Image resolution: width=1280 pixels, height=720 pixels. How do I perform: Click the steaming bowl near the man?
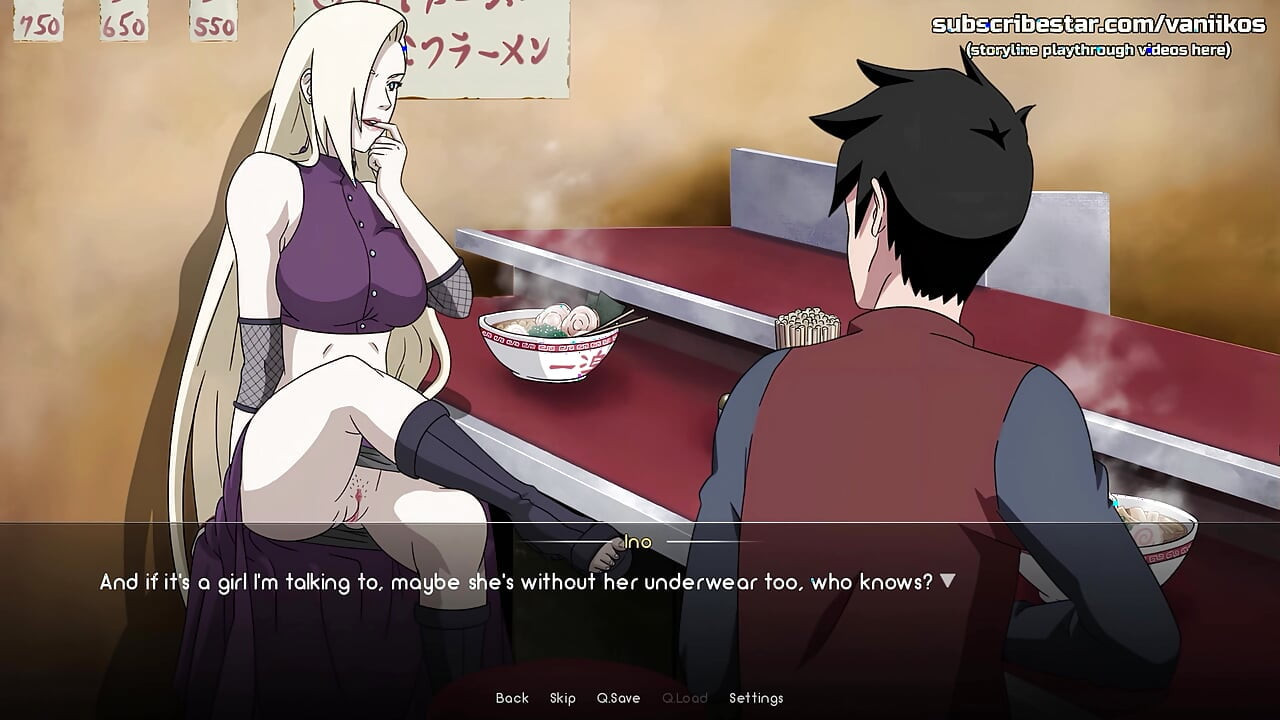(1155, 535)
